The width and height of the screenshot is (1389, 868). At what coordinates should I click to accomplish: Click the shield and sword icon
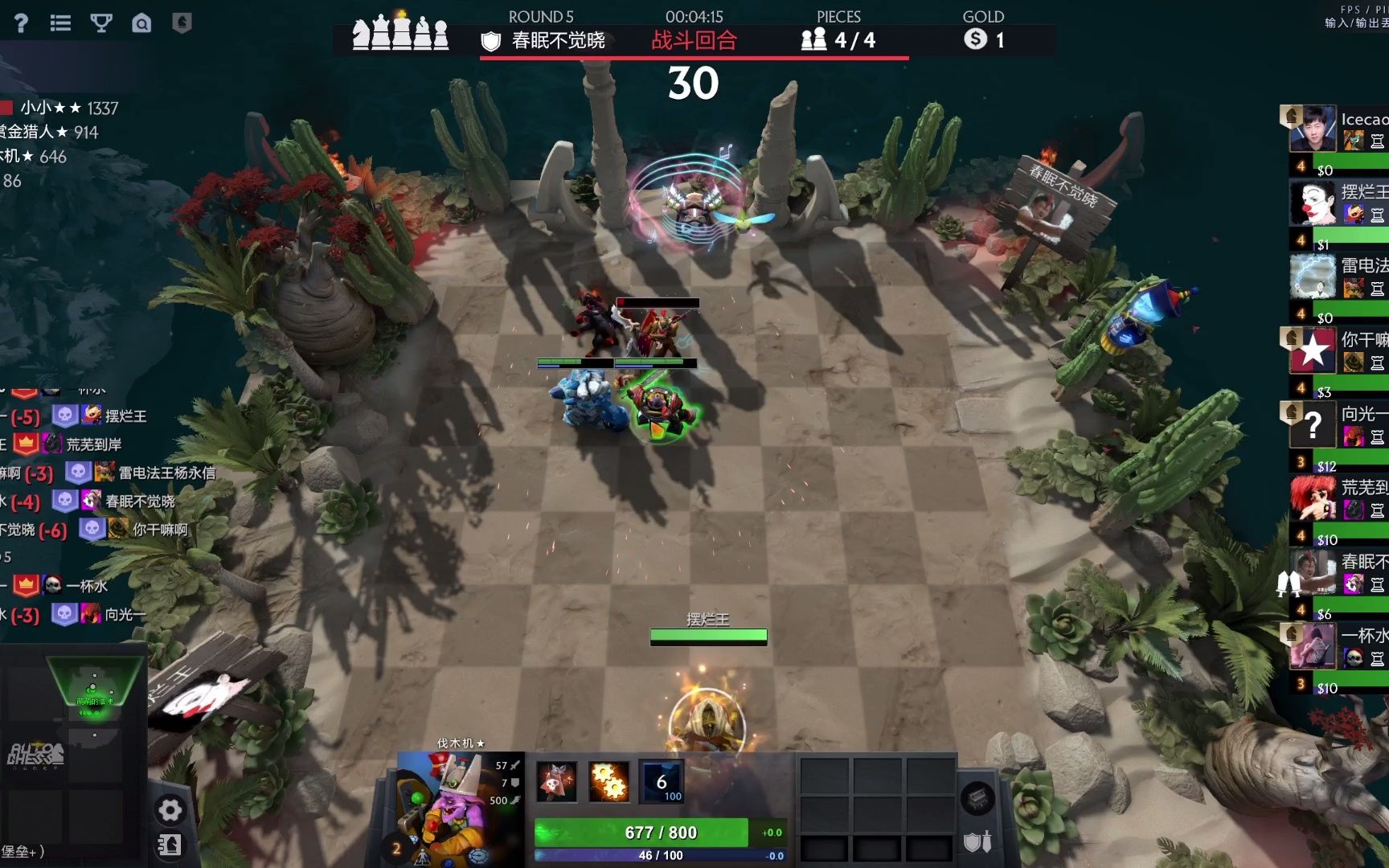(x=977, y=841)
